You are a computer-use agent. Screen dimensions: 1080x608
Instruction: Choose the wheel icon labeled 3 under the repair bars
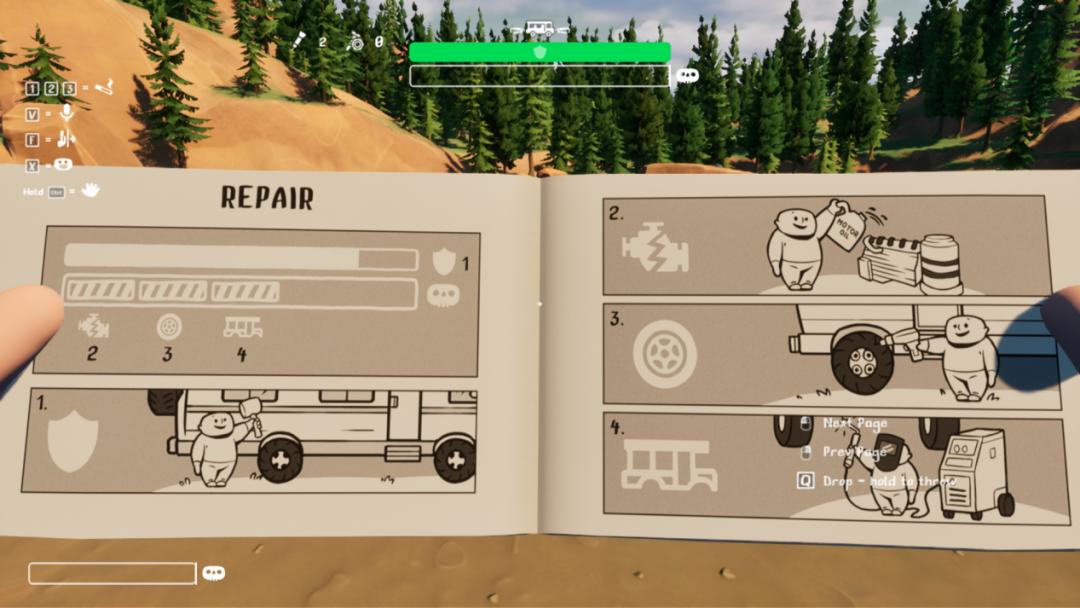coord(168,327)
